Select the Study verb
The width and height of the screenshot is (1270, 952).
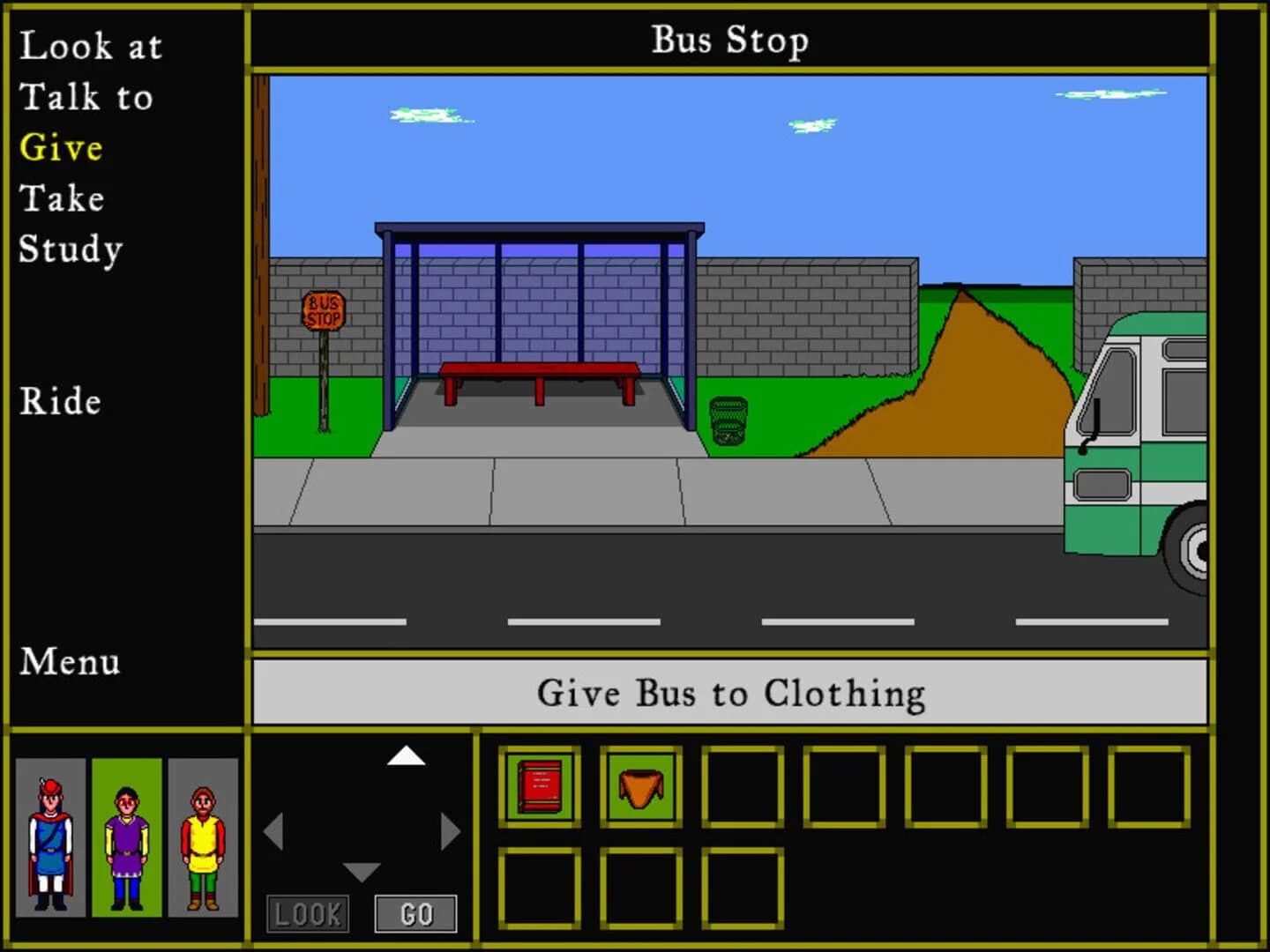click(69, 249)
